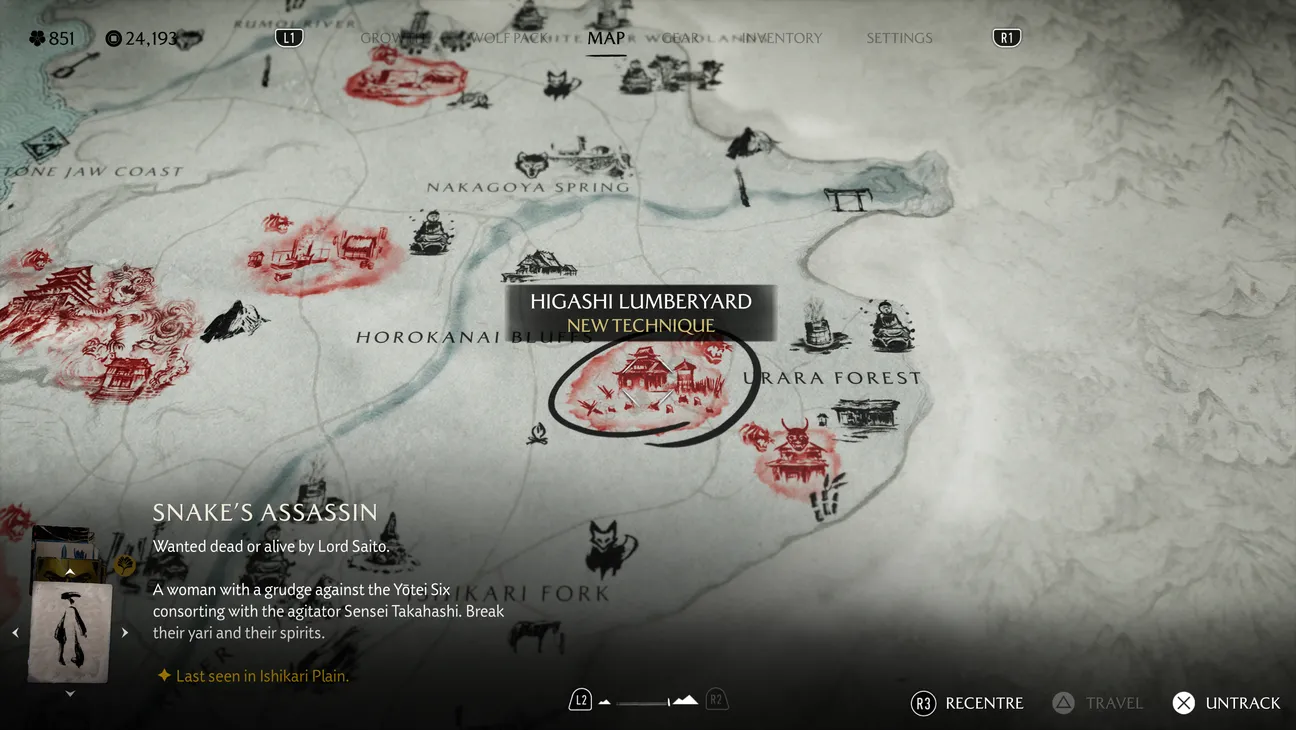Select the campfire marker on the map
This screenshot has height=730, width=1296.
coord(539,434)
